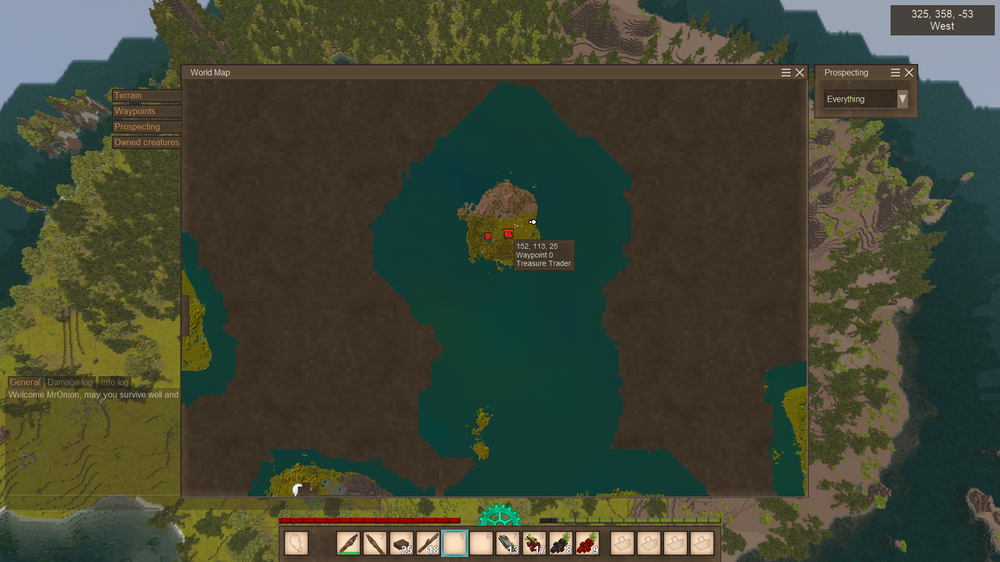The image size is (1000, 562).
Task: Select the hotbar tool with green durability bar
Action: click(x=349, y=543)
